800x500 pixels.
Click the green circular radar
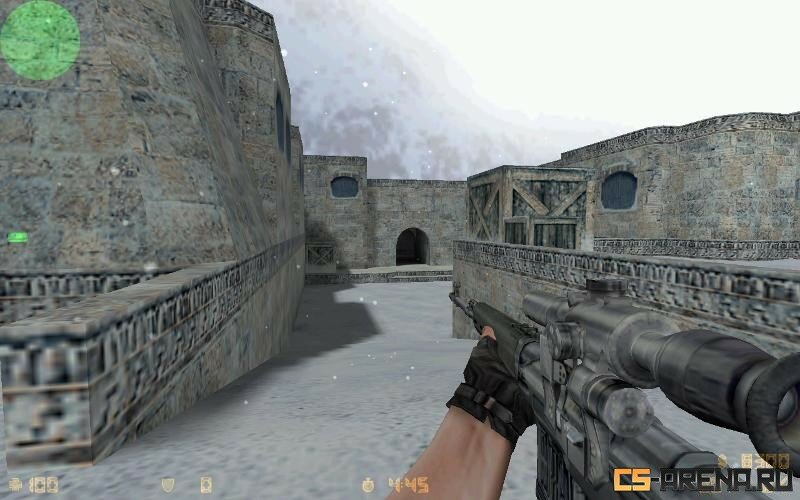pyautogui.click(x=40, y=40)
